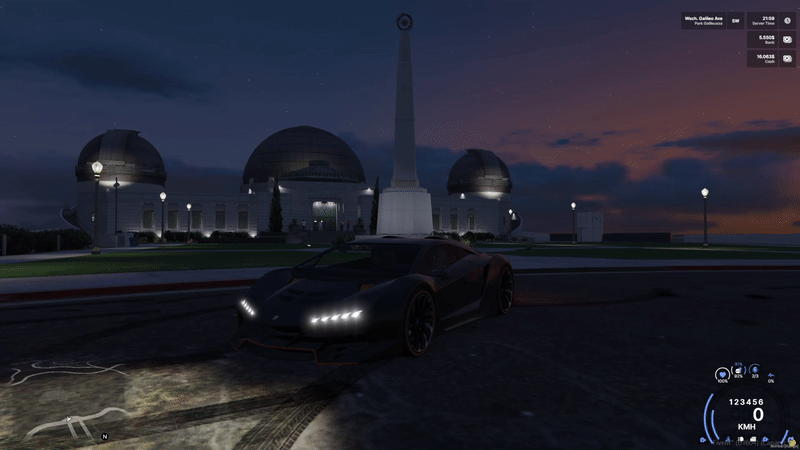Click the street name location panel
800x450 pixels.
tap(704, 20)
